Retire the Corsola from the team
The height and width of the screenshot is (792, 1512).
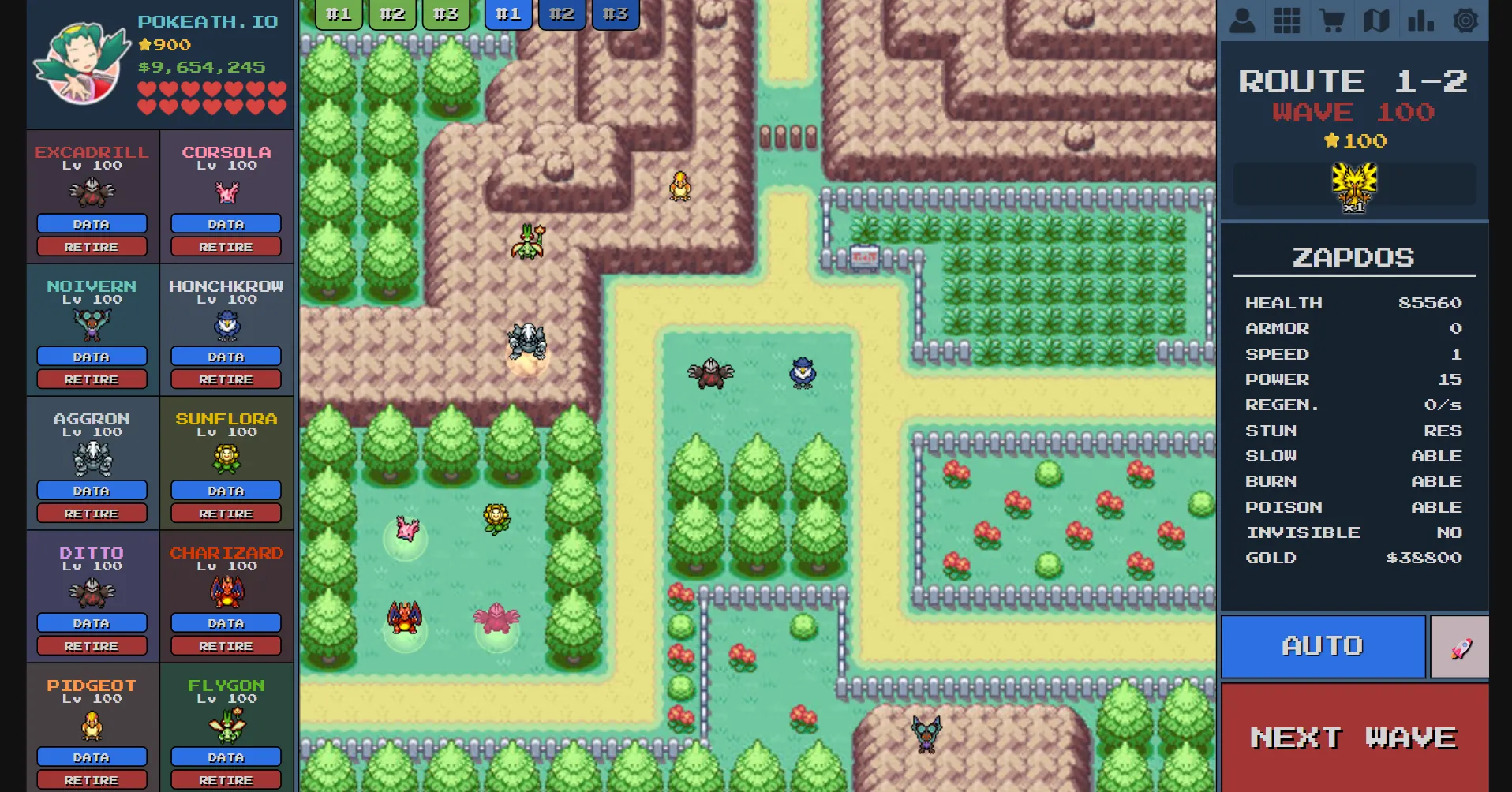[x=226, y=246]
